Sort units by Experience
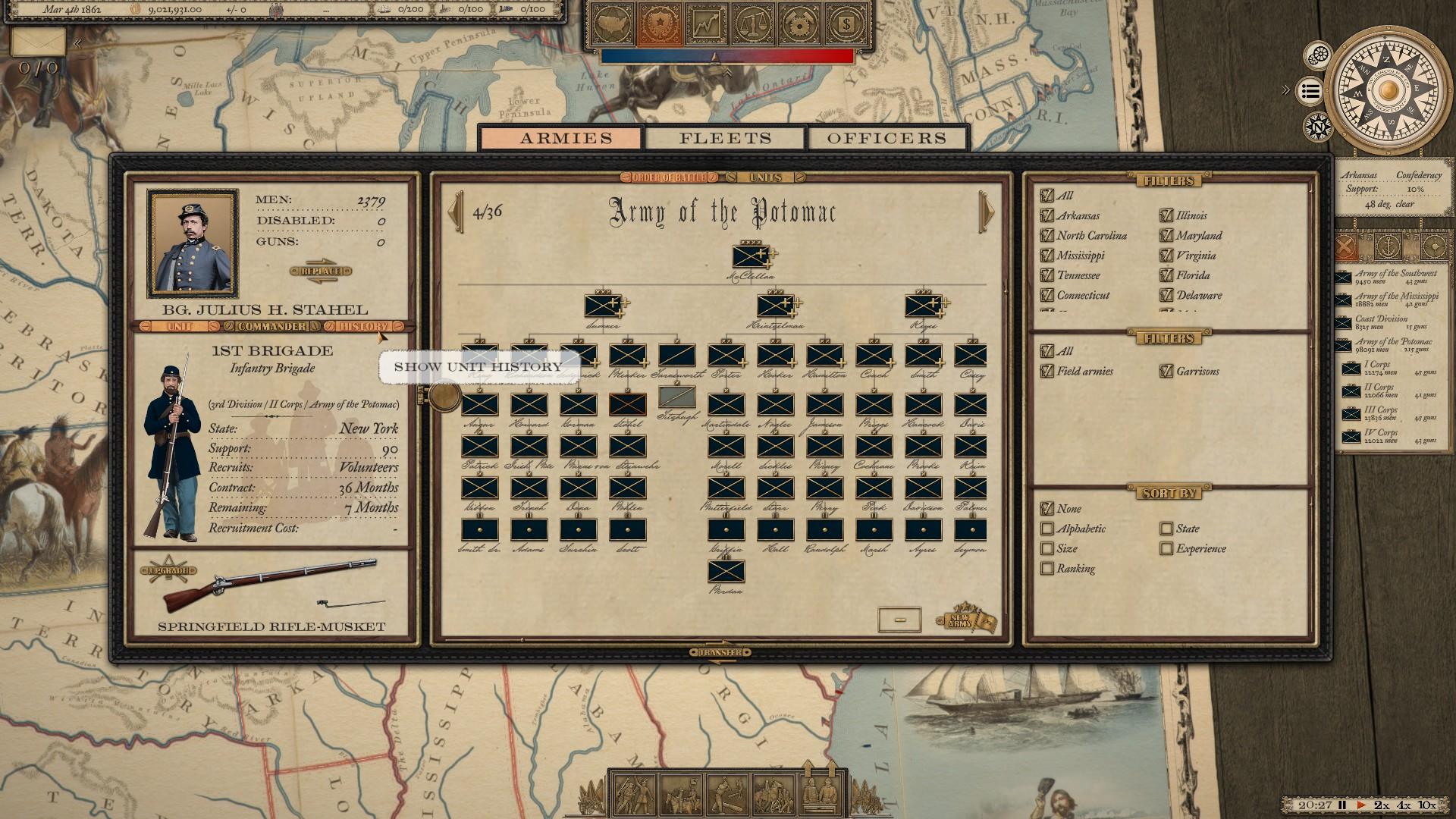Viewport: 1456px width, 819px height. (1166, 549)
